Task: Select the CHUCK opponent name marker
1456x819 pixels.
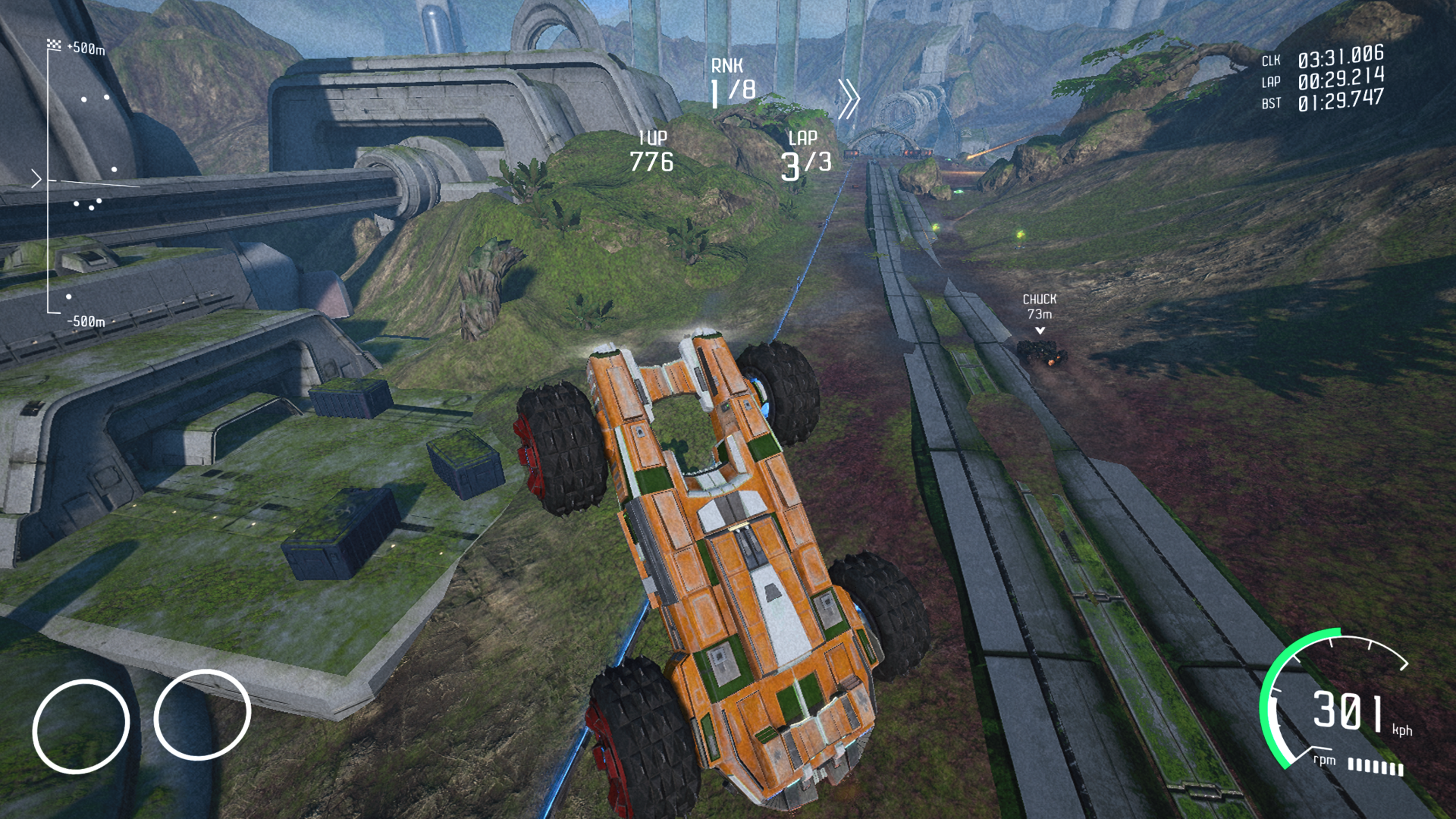Action: tap(1039, 300)
